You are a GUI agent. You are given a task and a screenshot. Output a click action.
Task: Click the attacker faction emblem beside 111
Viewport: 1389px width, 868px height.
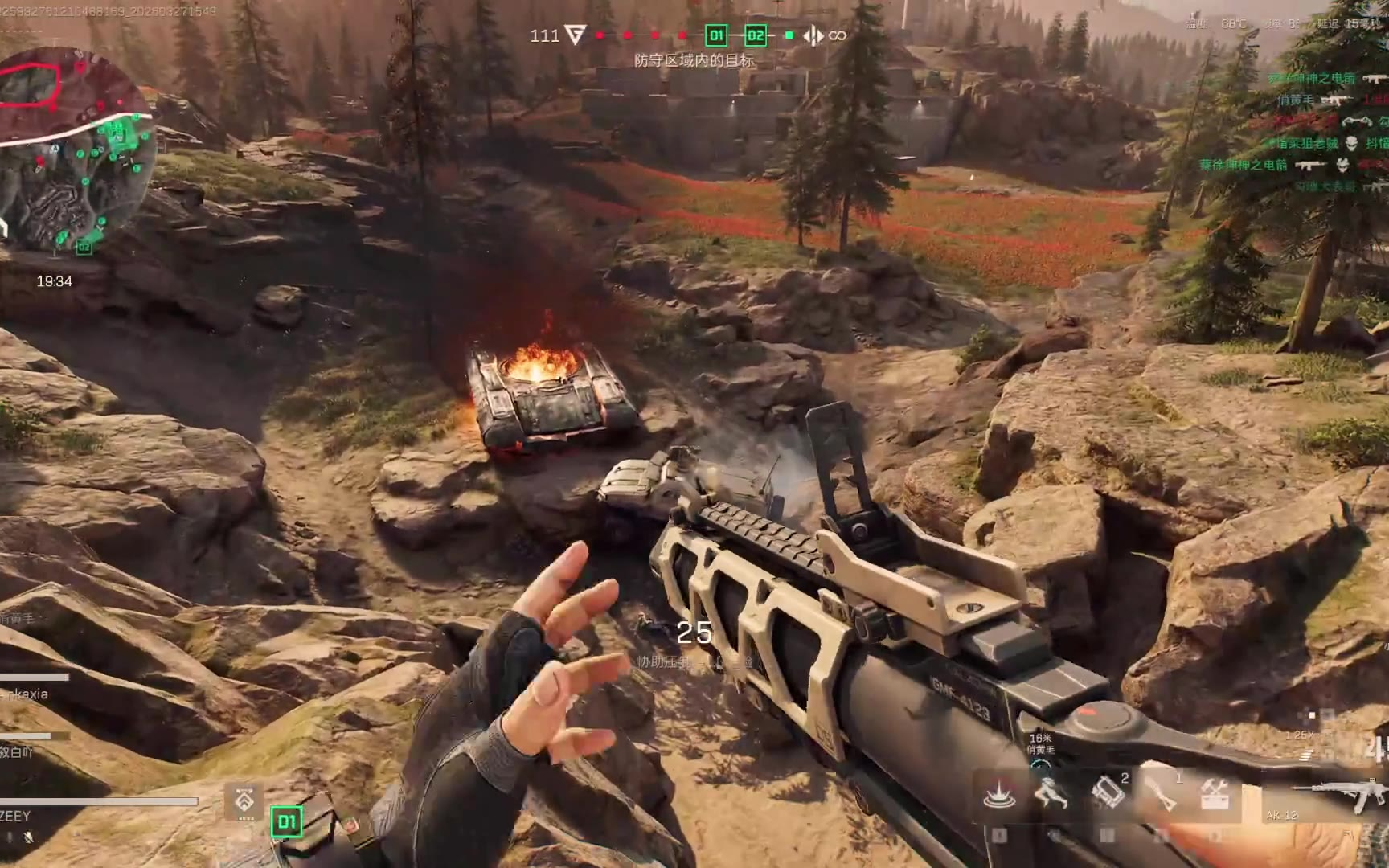pos(575,35)
